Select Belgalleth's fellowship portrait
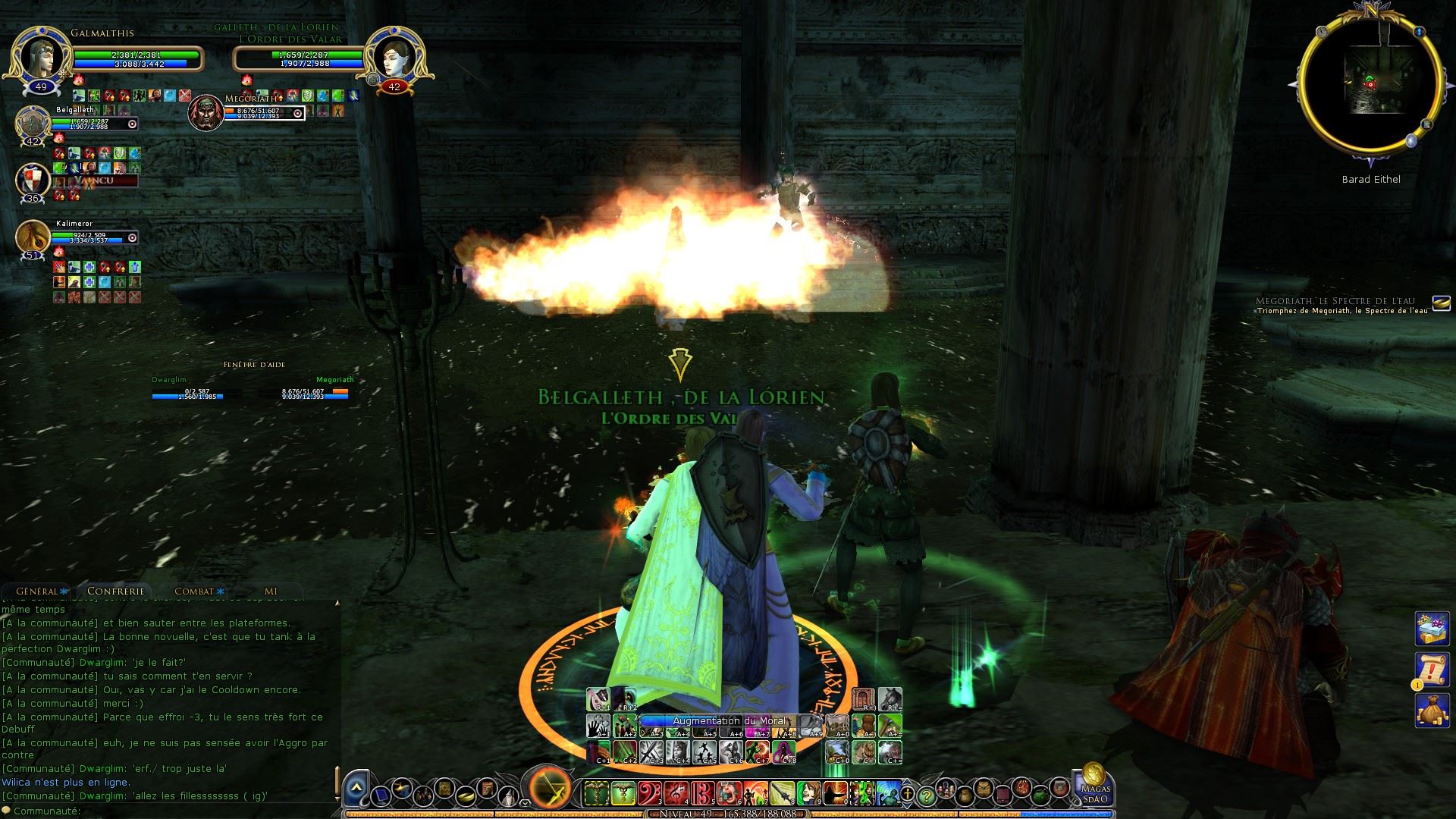1456x819 pixels. pos(33,123)
